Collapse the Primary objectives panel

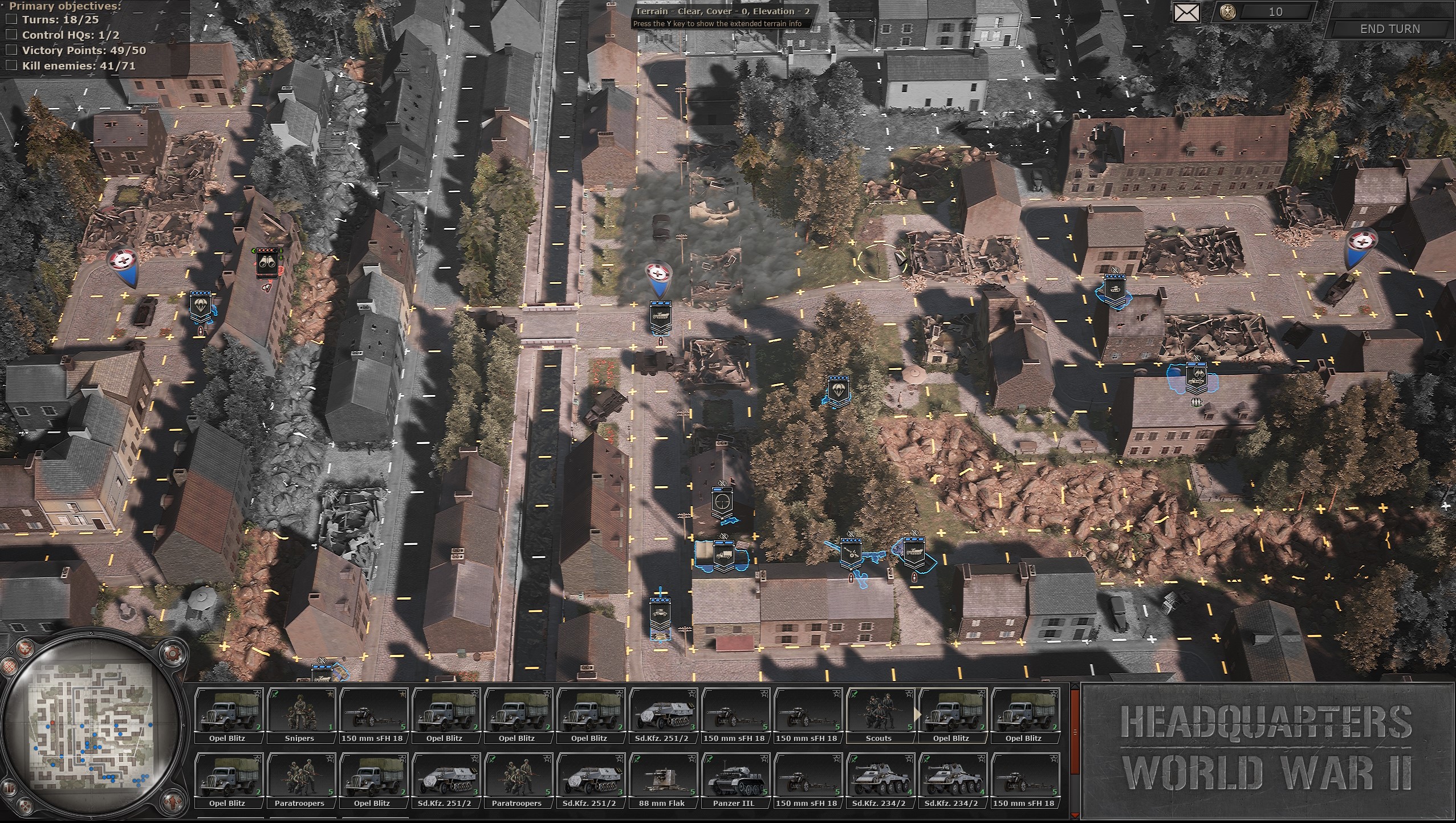3,5
